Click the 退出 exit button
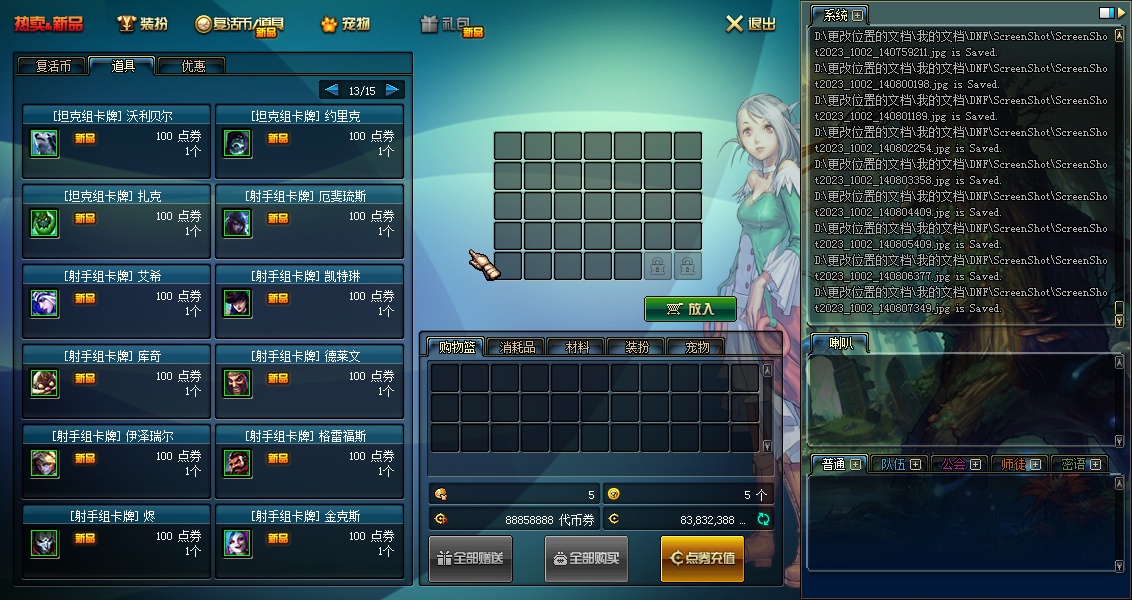 [750, 23]
